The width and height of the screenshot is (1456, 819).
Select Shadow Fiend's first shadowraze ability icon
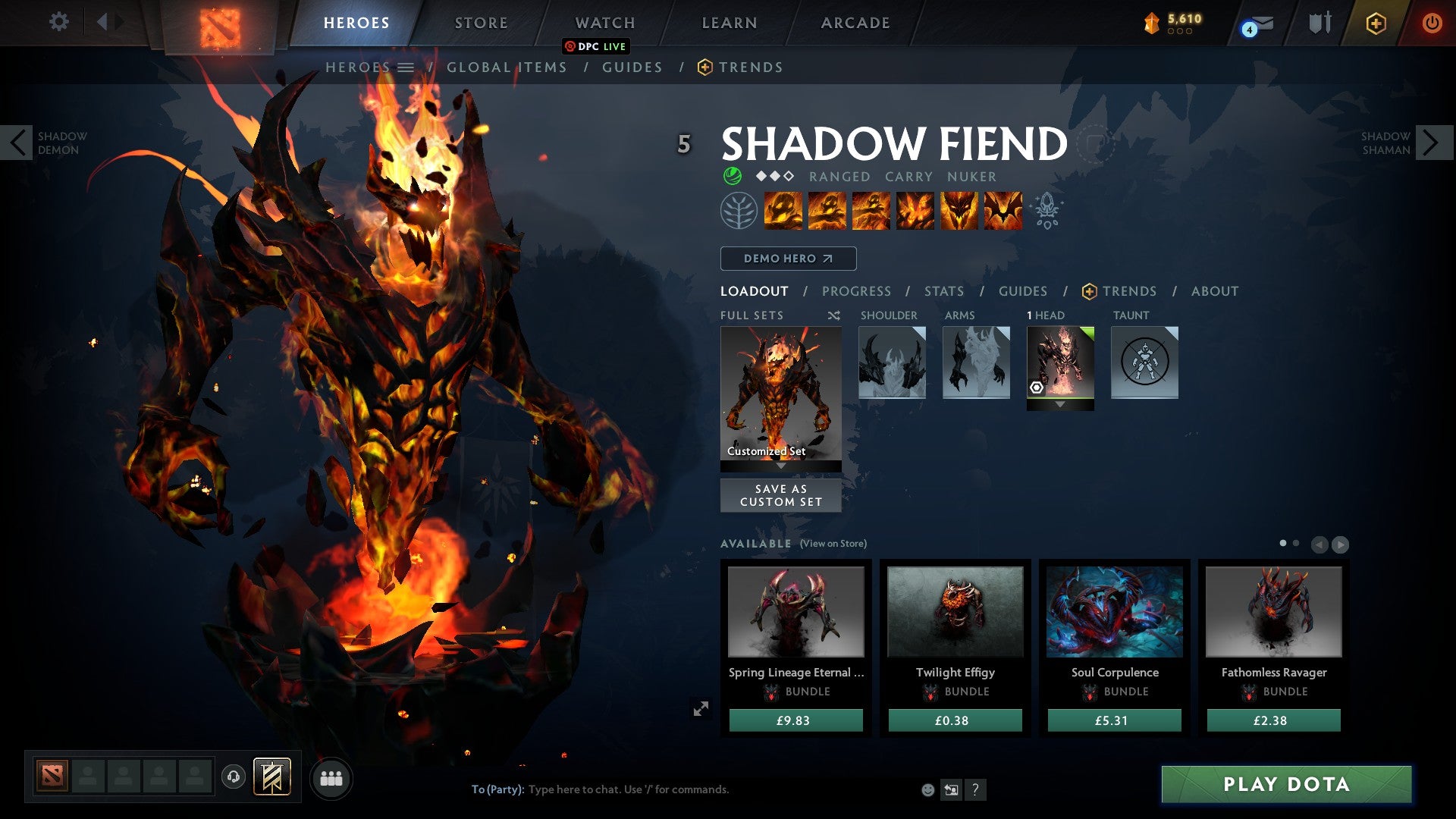(783, 211)
